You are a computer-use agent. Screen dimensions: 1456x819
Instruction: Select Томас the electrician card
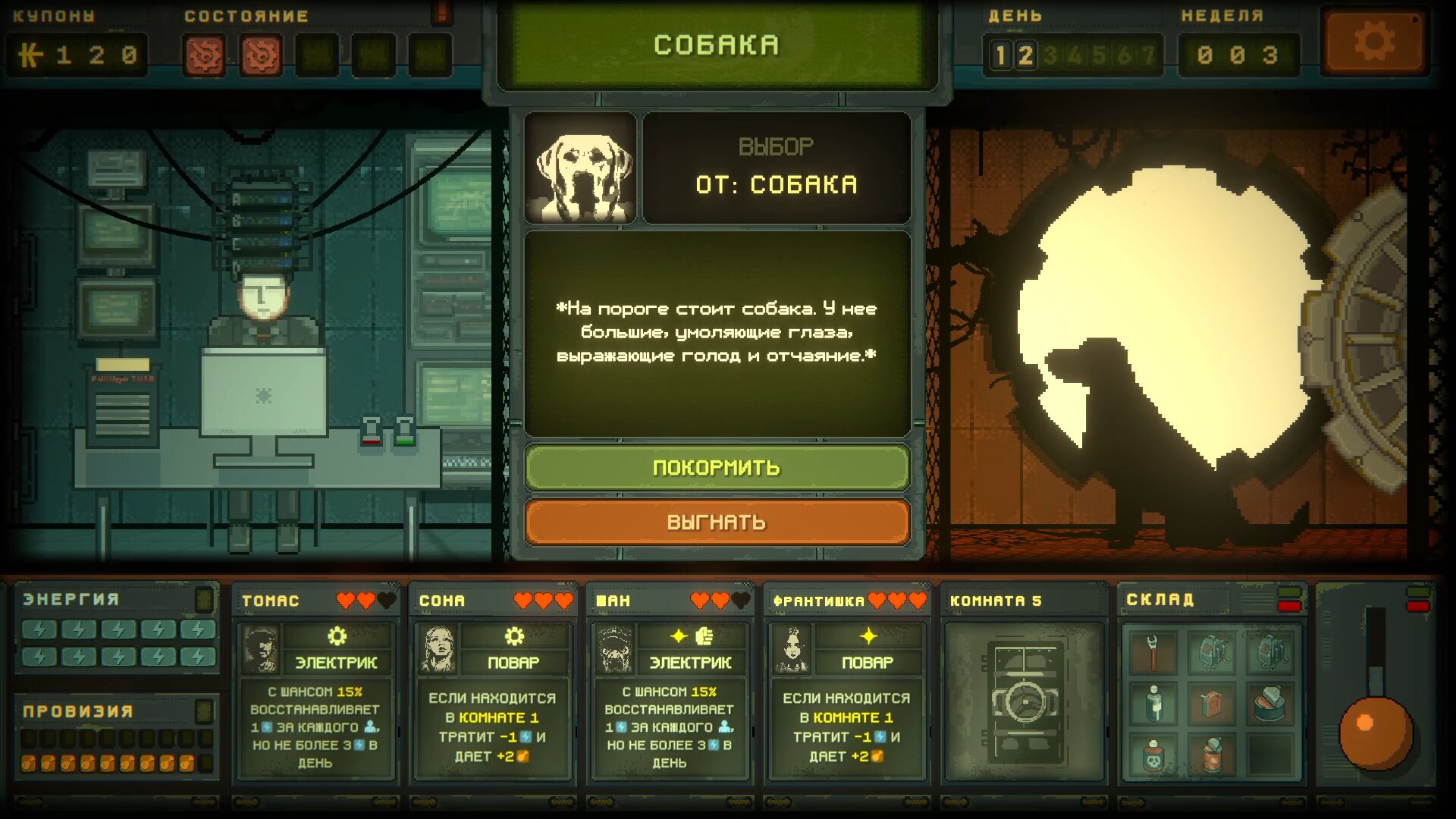[315, 682]
